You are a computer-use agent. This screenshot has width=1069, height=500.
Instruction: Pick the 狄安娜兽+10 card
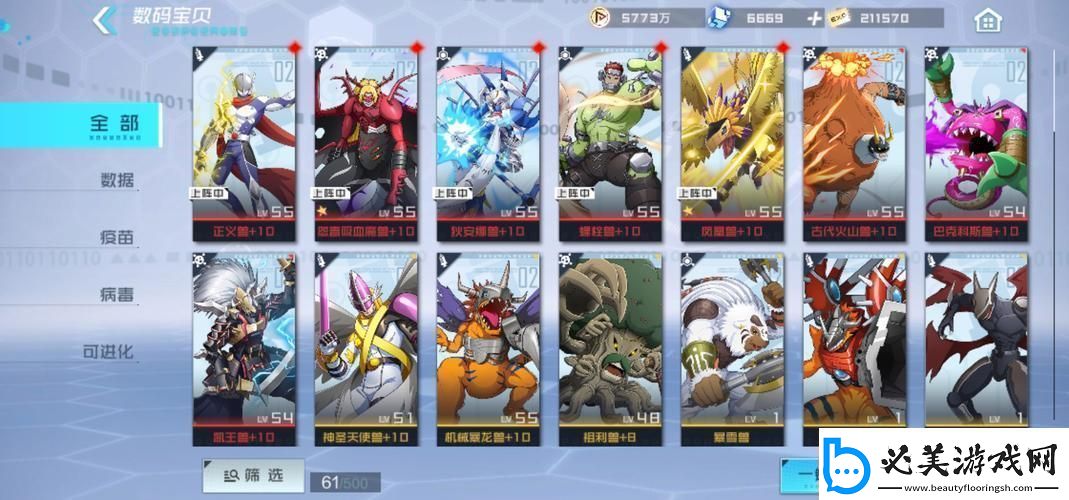pos(488,140)
